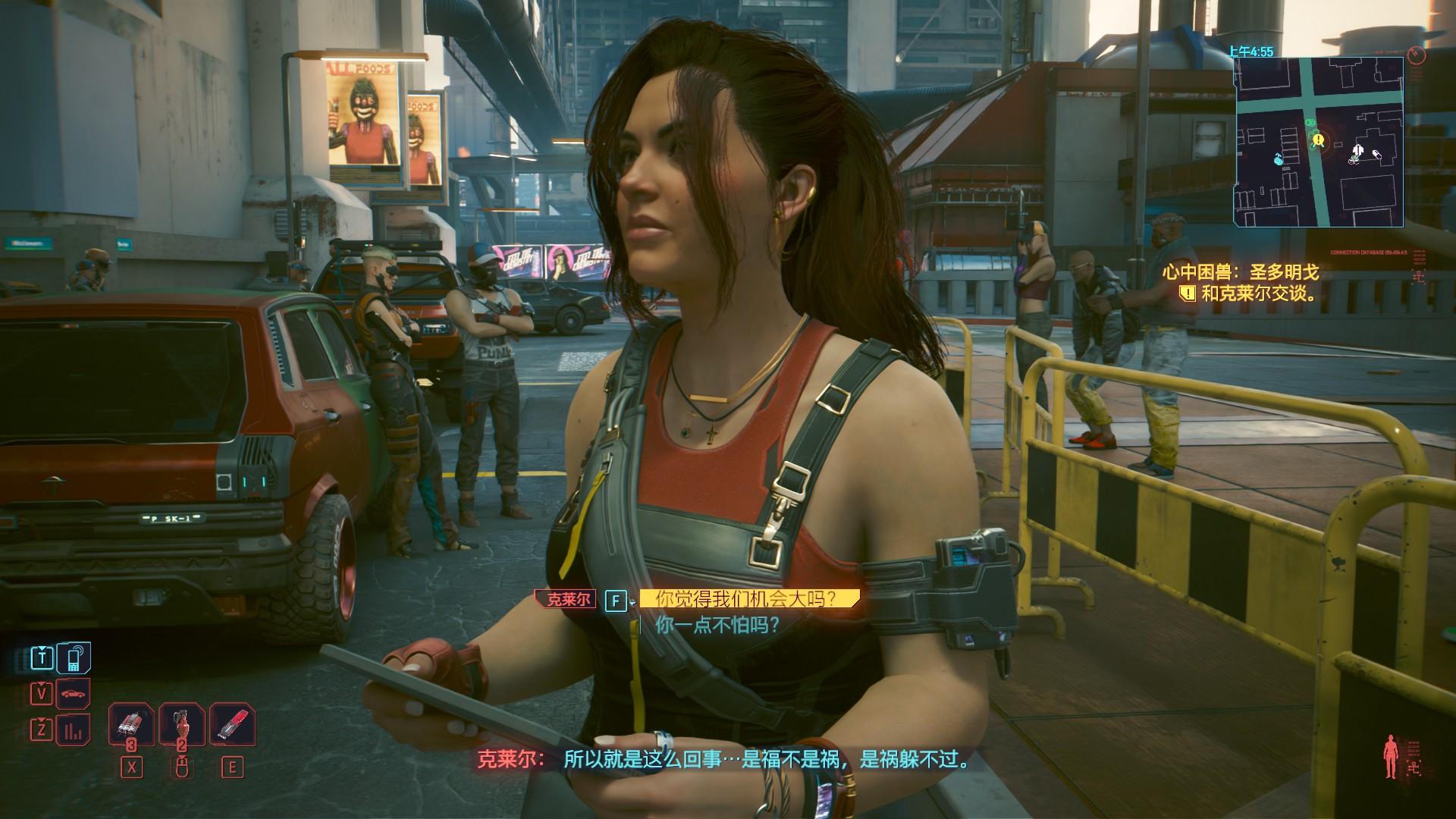Choose the reply "你觉得我们机会大吗?"
The width and height of the screenshot is (1456, 819).
point(747,599)
